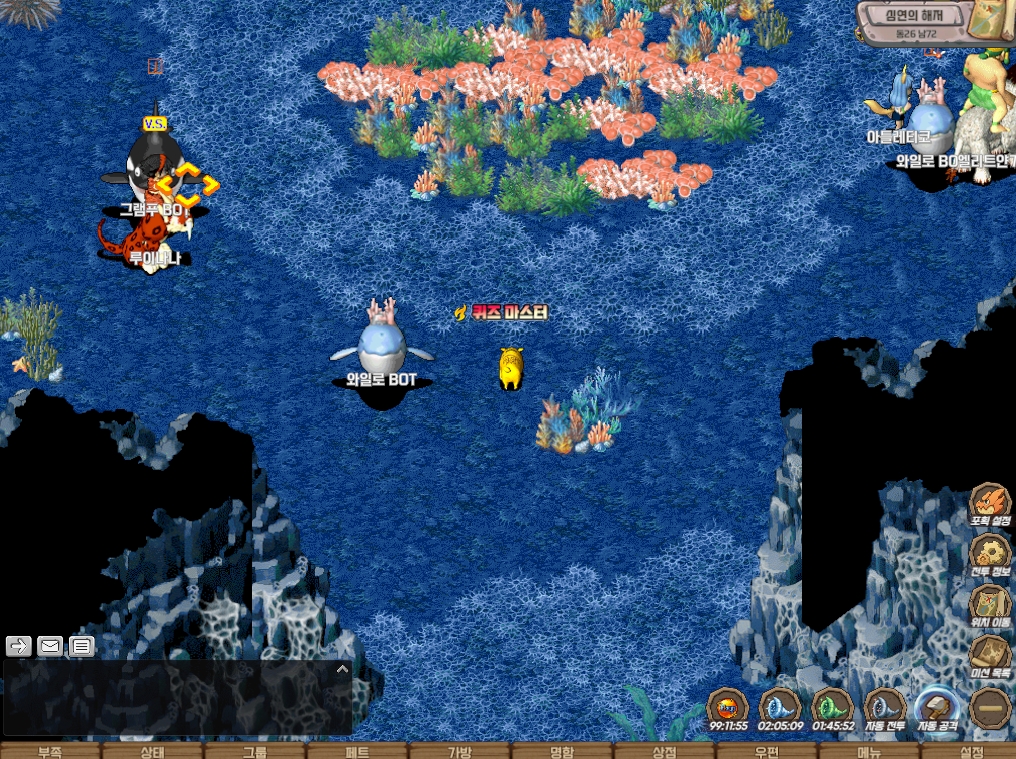Screen dimensions: 1016x759
Task: Open the 부족 (Tribe) menu
Action: (x=50, y=751)
